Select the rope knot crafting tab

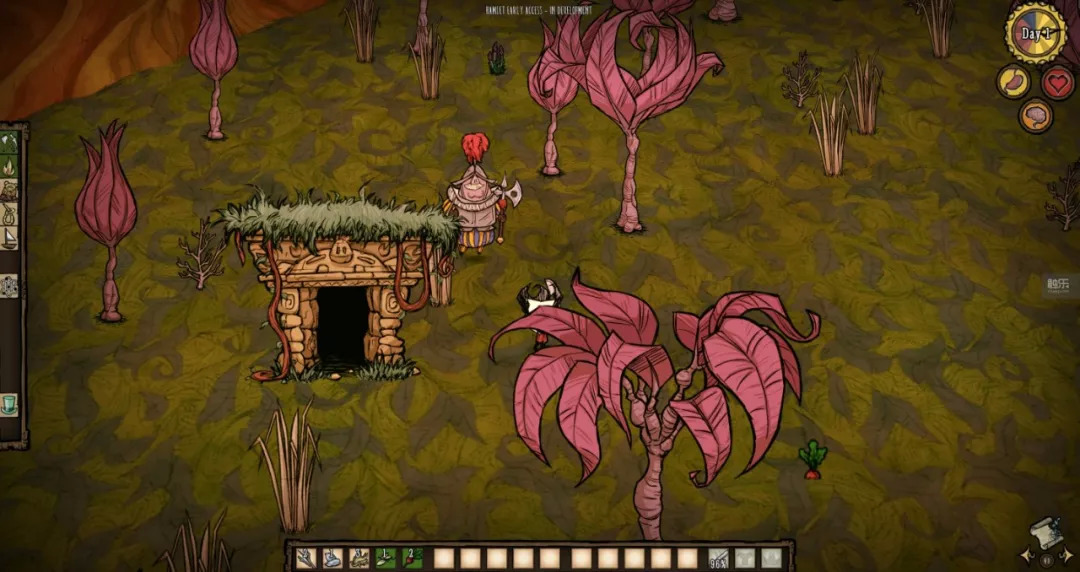pos(10,214)
